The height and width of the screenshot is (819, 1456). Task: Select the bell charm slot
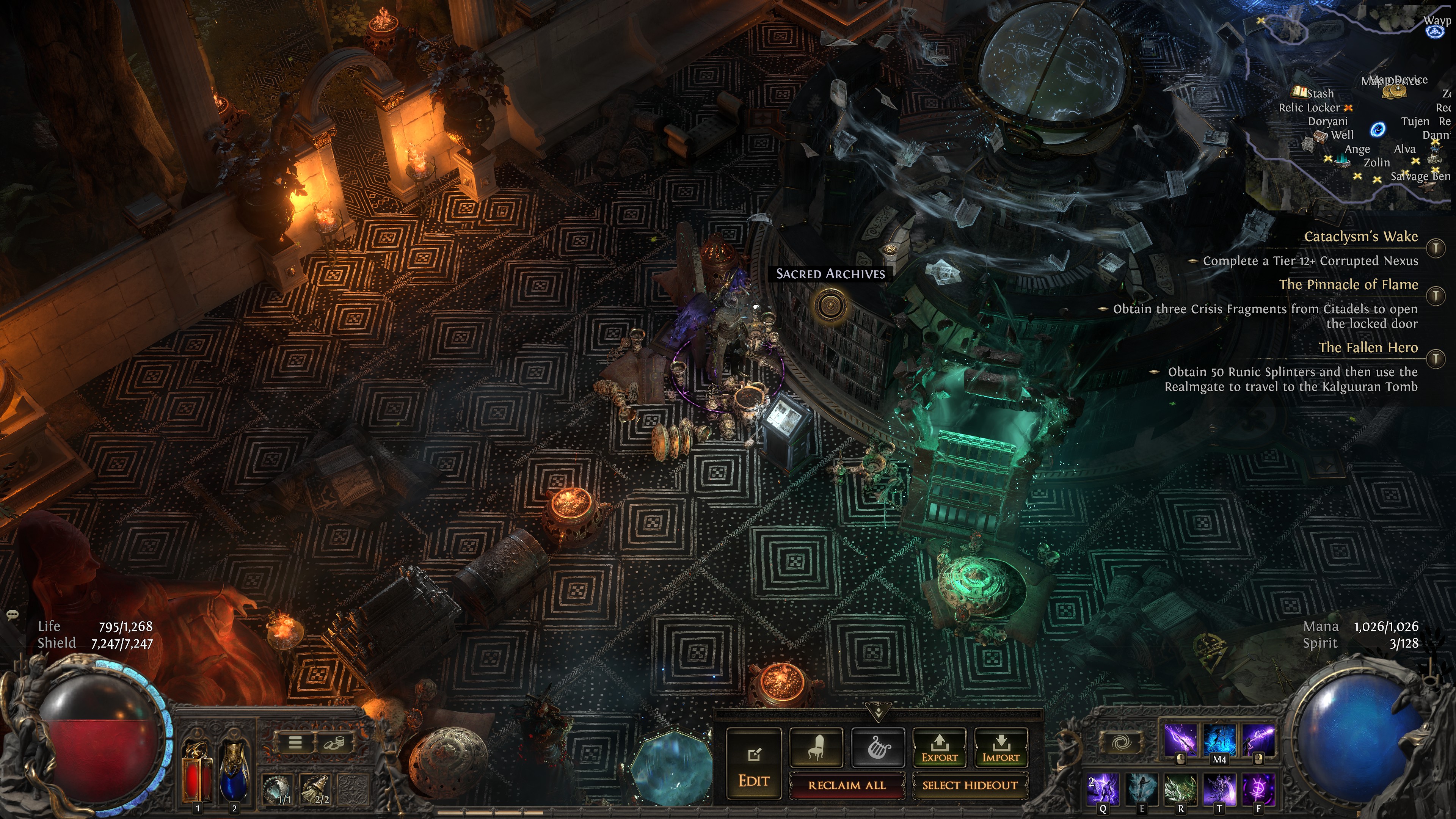(x=315, y=789)
